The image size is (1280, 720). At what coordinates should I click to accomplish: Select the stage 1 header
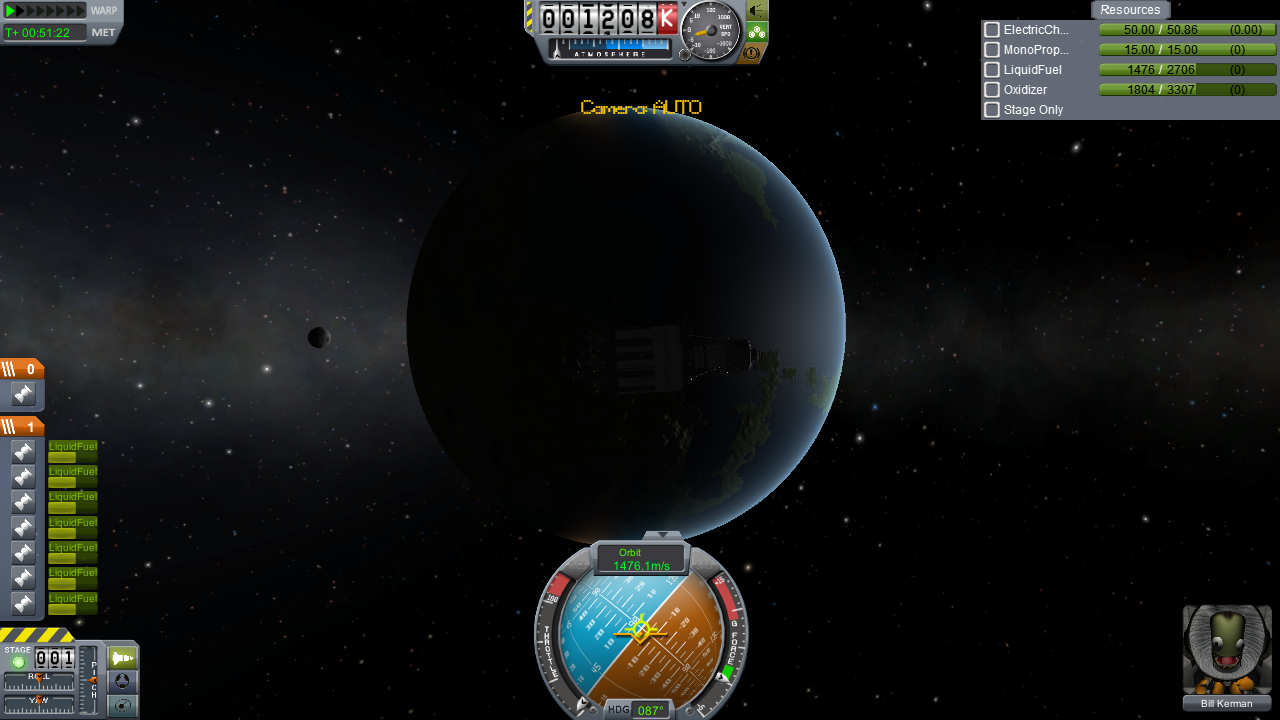coord(22,427)
